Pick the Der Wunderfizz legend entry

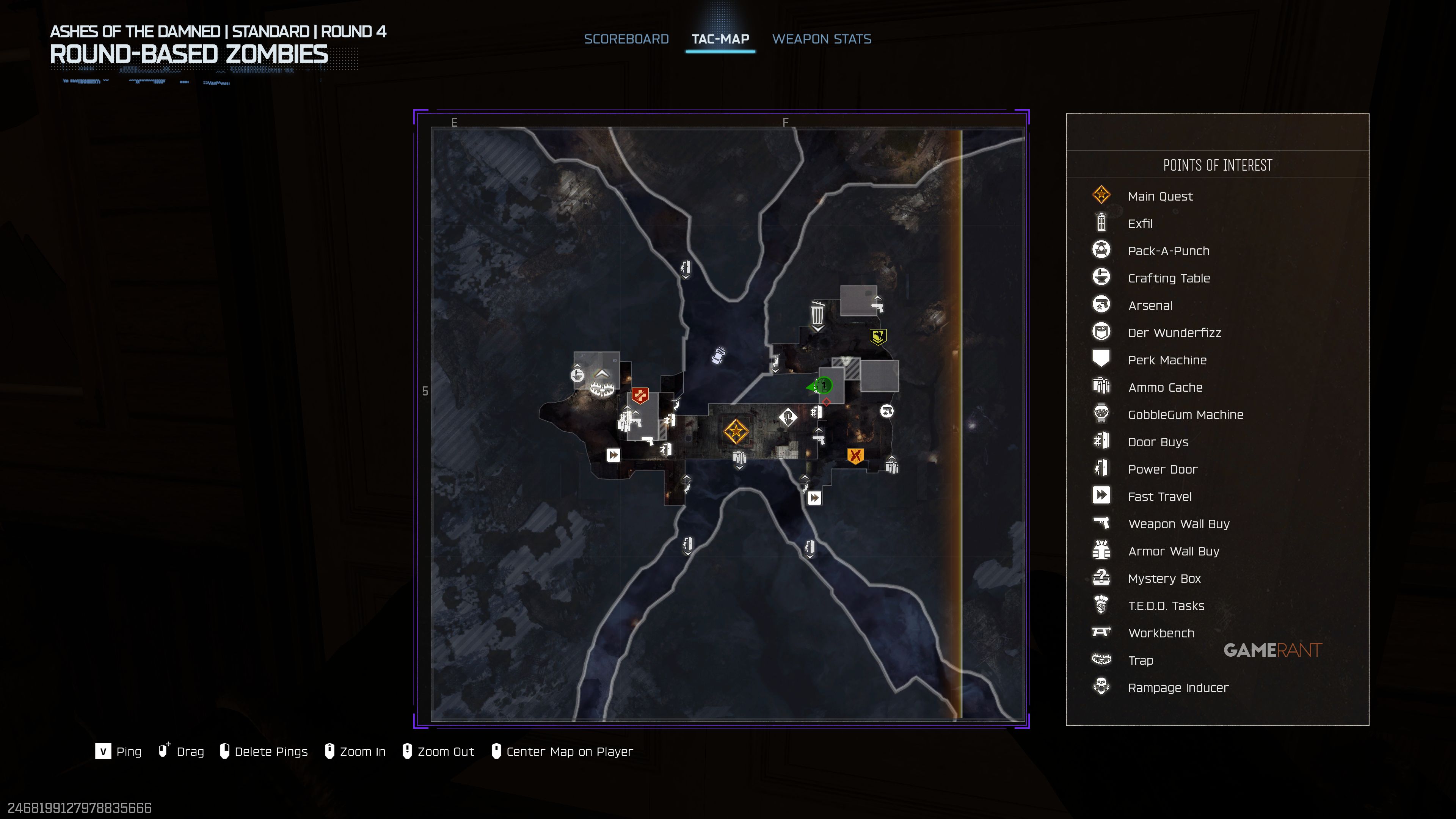coord(1174,333)
